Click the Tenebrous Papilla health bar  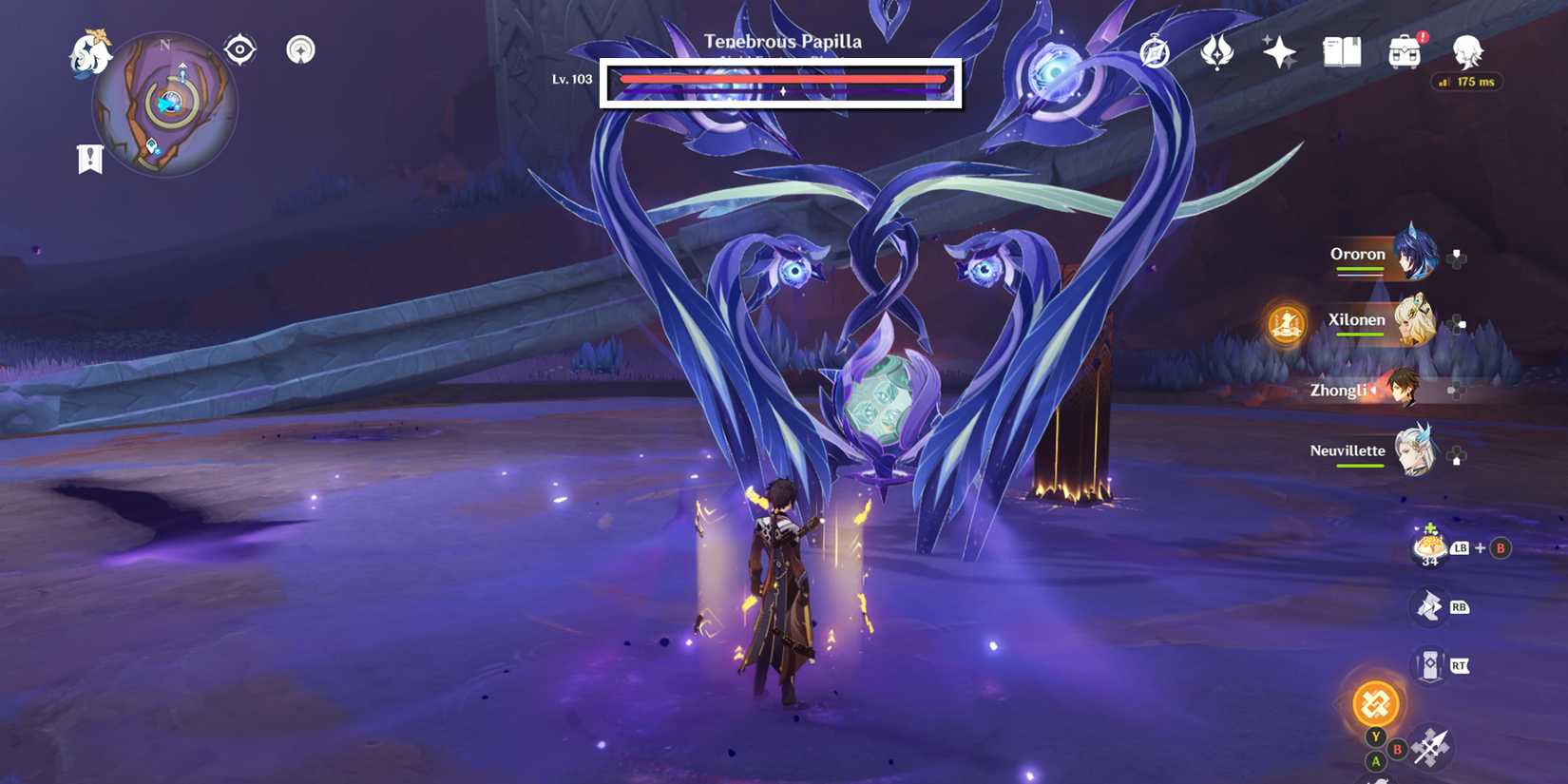click(x=782, y=80)
